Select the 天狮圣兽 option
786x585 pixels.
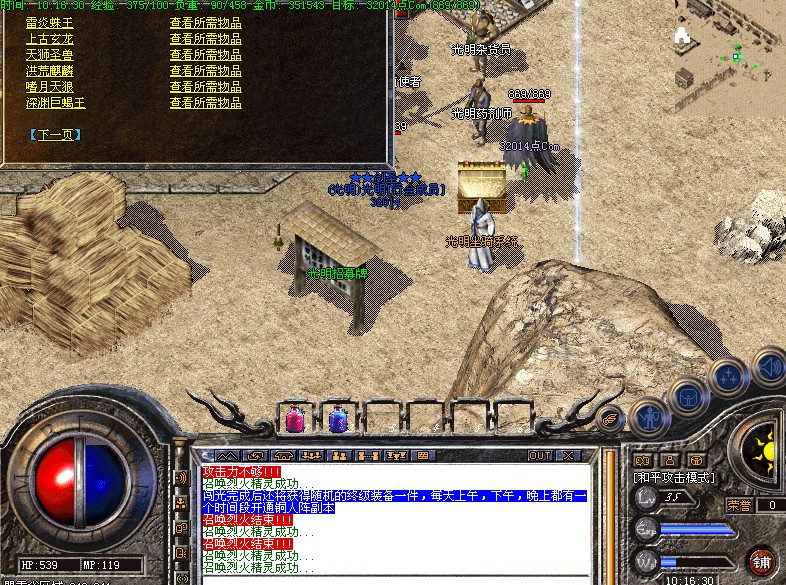point(49,54)
